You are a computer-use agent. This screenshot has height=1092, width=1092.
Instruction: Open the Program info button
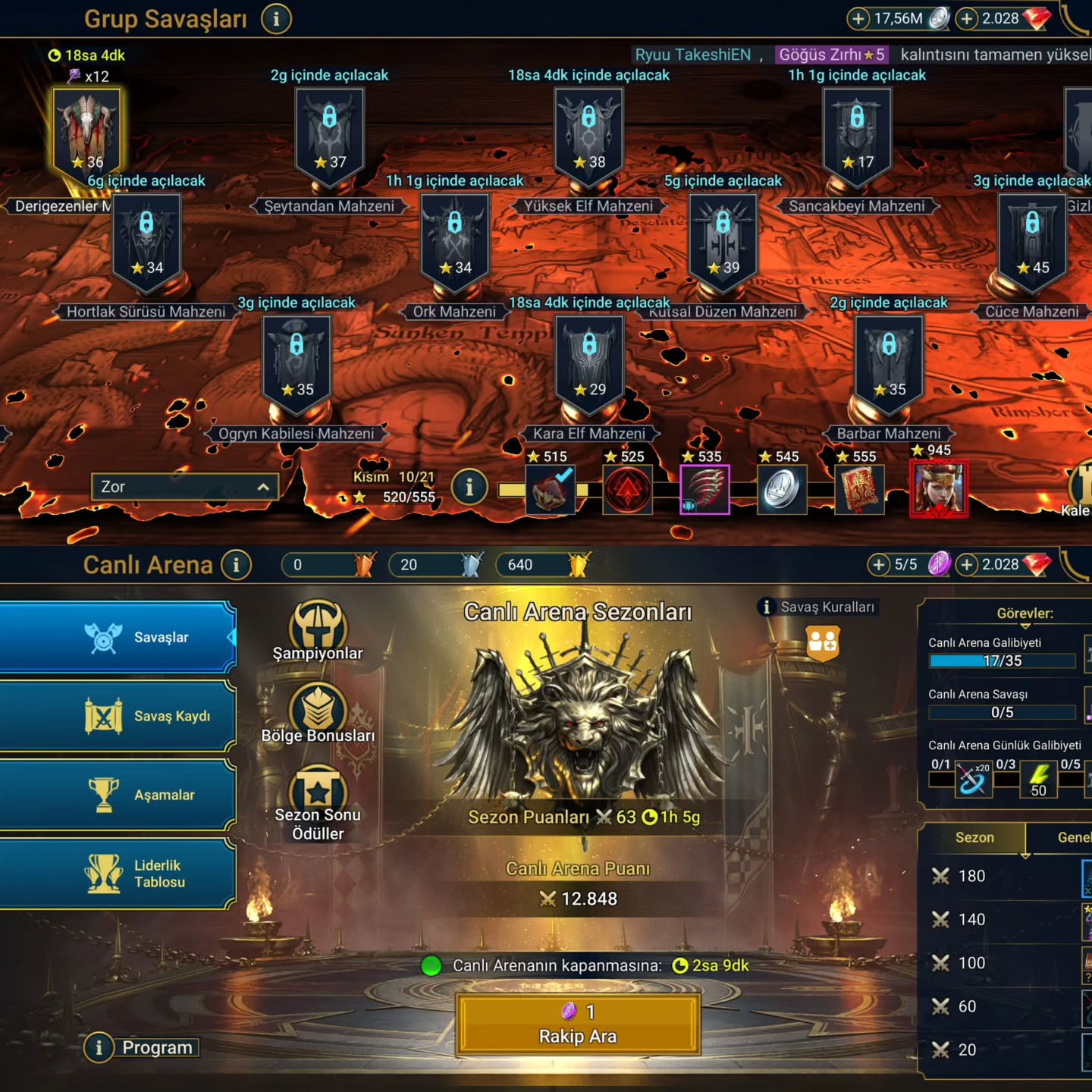pyautogui.click(x=99, y=1048)
